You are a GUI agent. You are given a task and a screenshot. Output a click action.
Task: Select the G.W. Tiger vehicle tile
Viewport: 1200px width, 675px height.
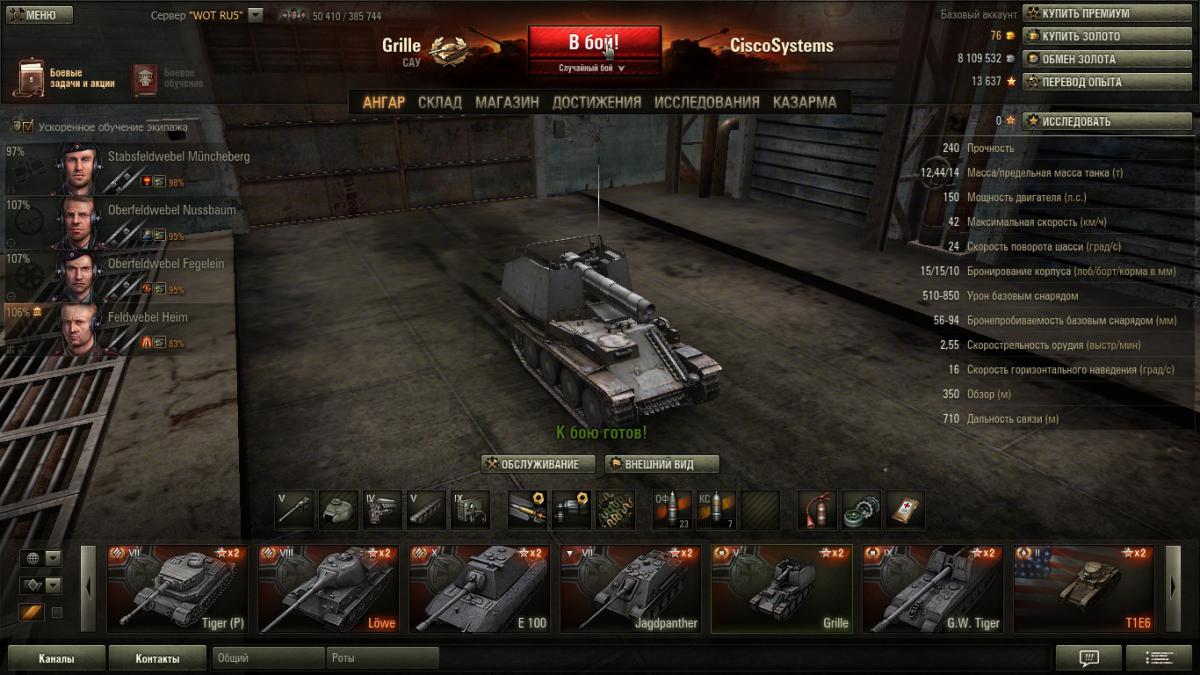coord(932,589)
